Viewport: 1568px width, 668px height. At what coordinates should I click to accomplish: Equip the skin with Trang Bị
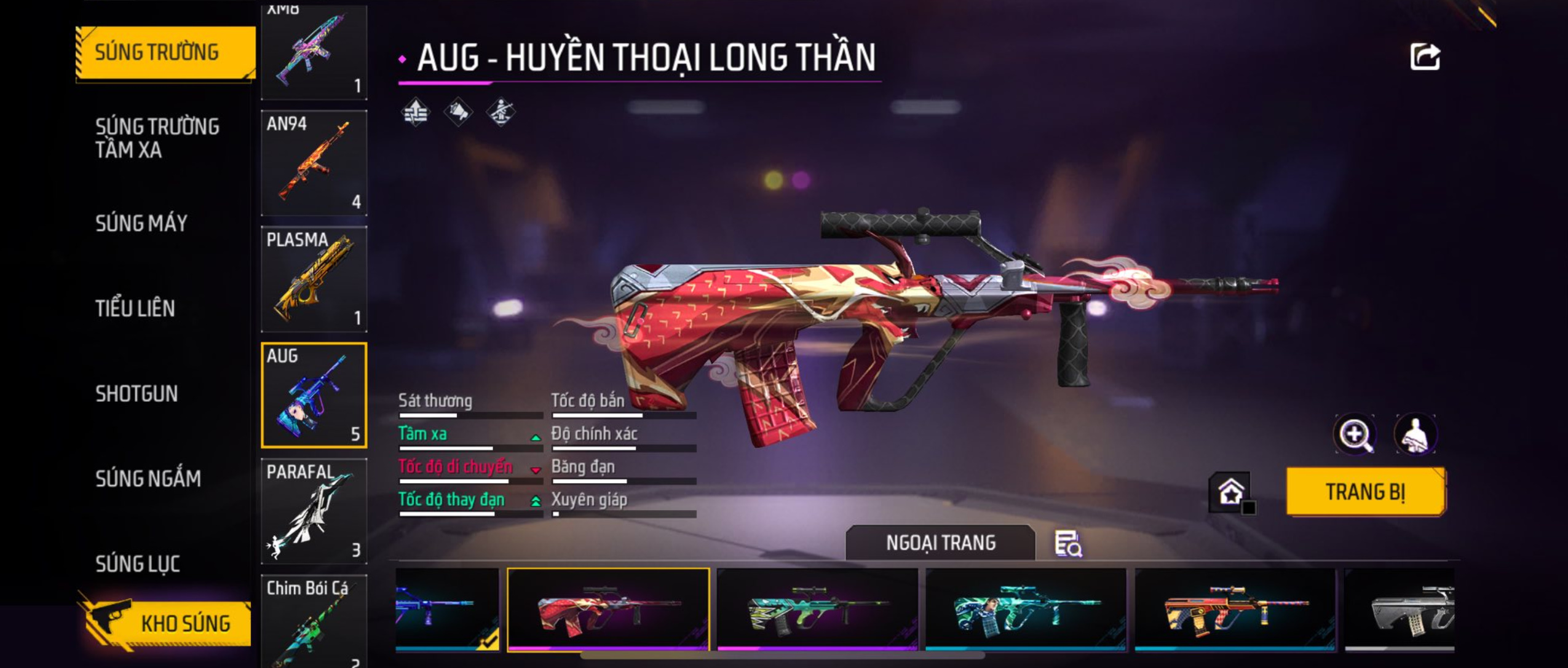coord(1365,492)
